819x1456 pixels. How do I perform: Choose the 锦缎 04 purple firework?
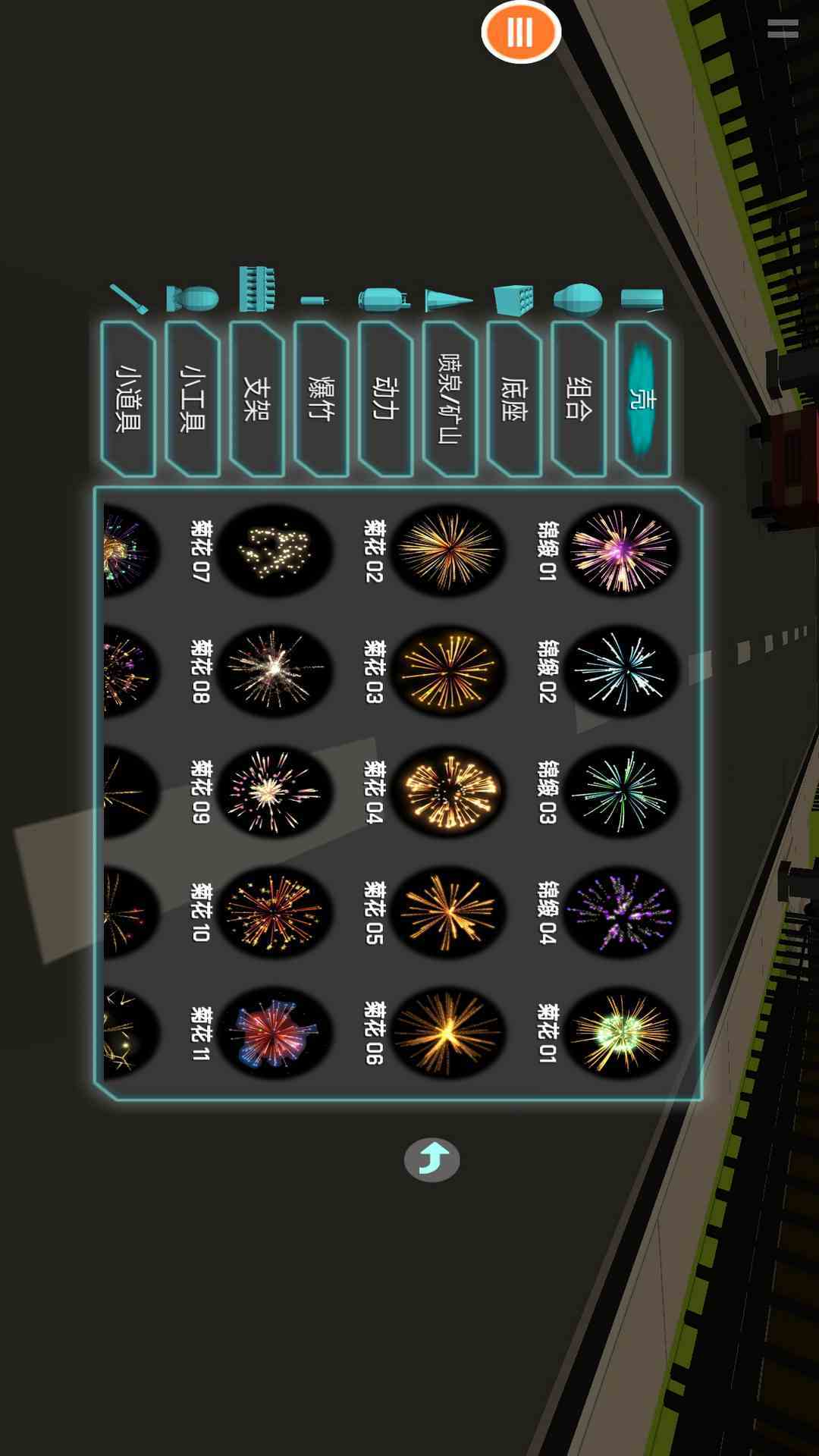pos(620,912)
